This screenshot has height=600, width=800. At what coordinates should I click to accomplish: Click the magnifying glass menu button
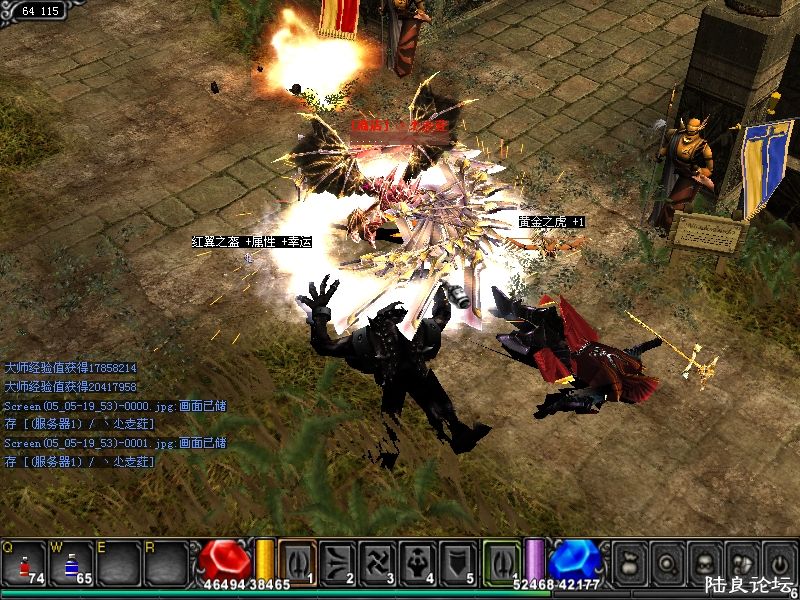point(666,561)
